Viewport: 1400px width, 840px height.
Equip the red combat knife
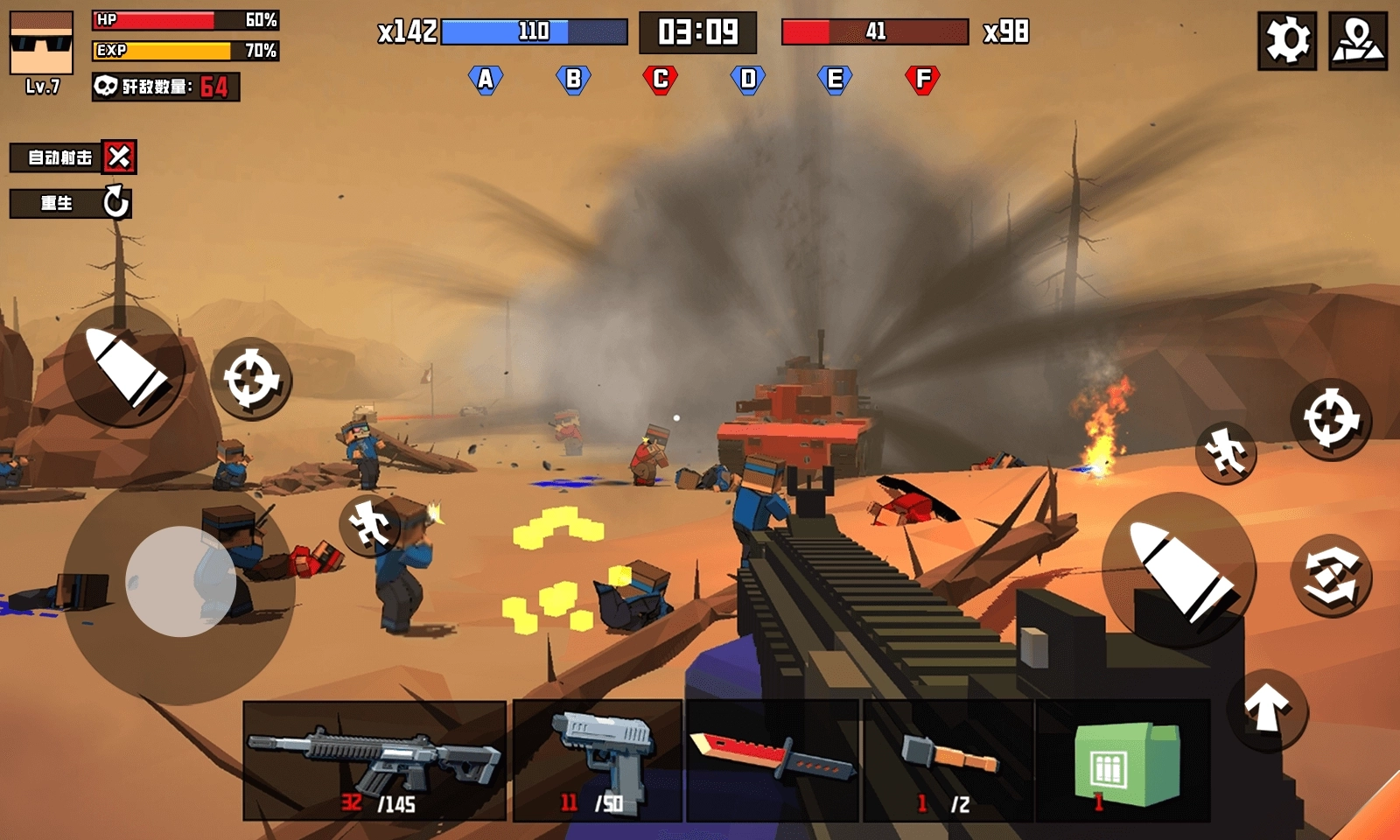tap(773, 760)
